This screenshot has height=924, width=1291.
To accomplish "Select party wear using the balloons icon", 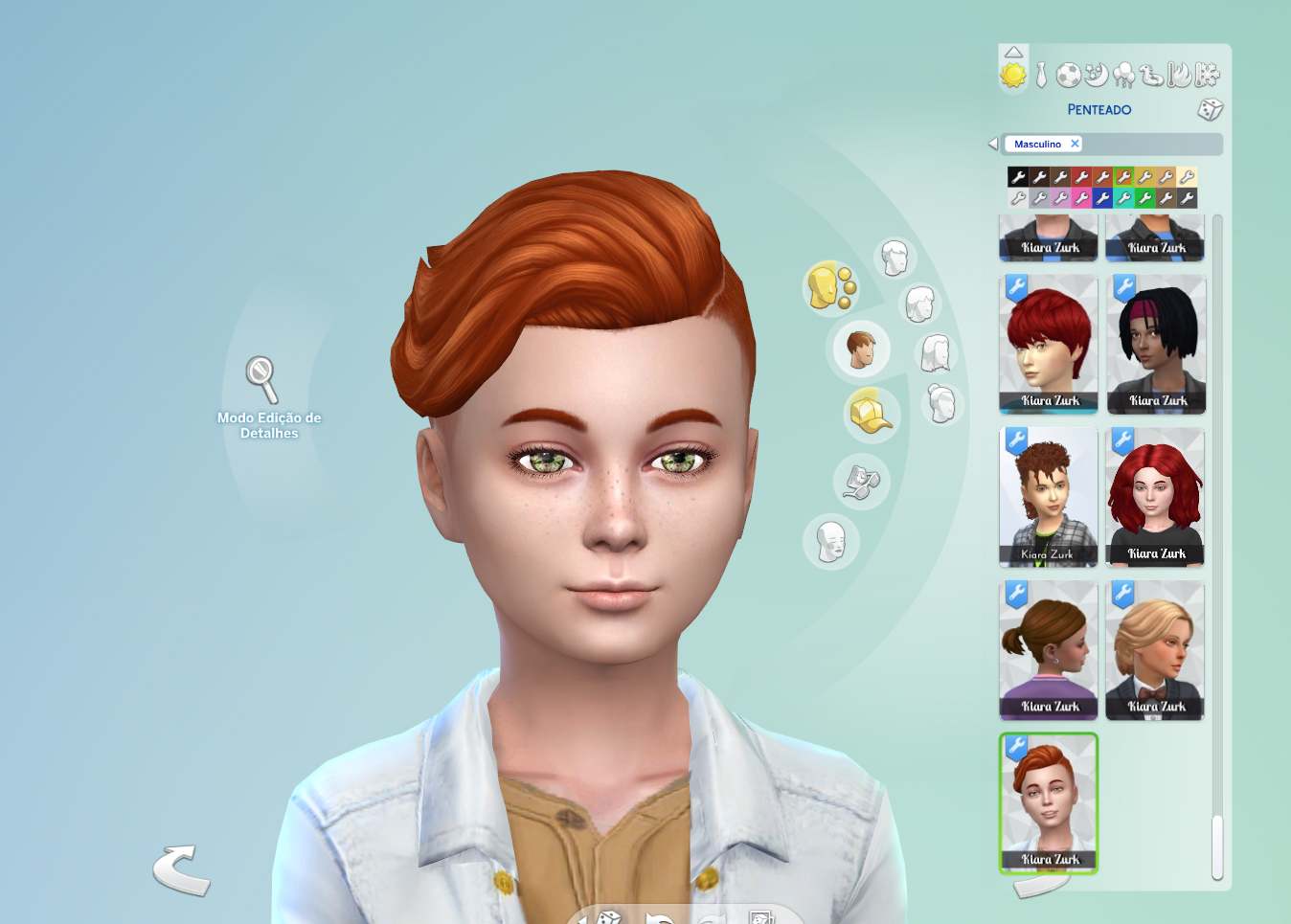I will point(1125,75).
